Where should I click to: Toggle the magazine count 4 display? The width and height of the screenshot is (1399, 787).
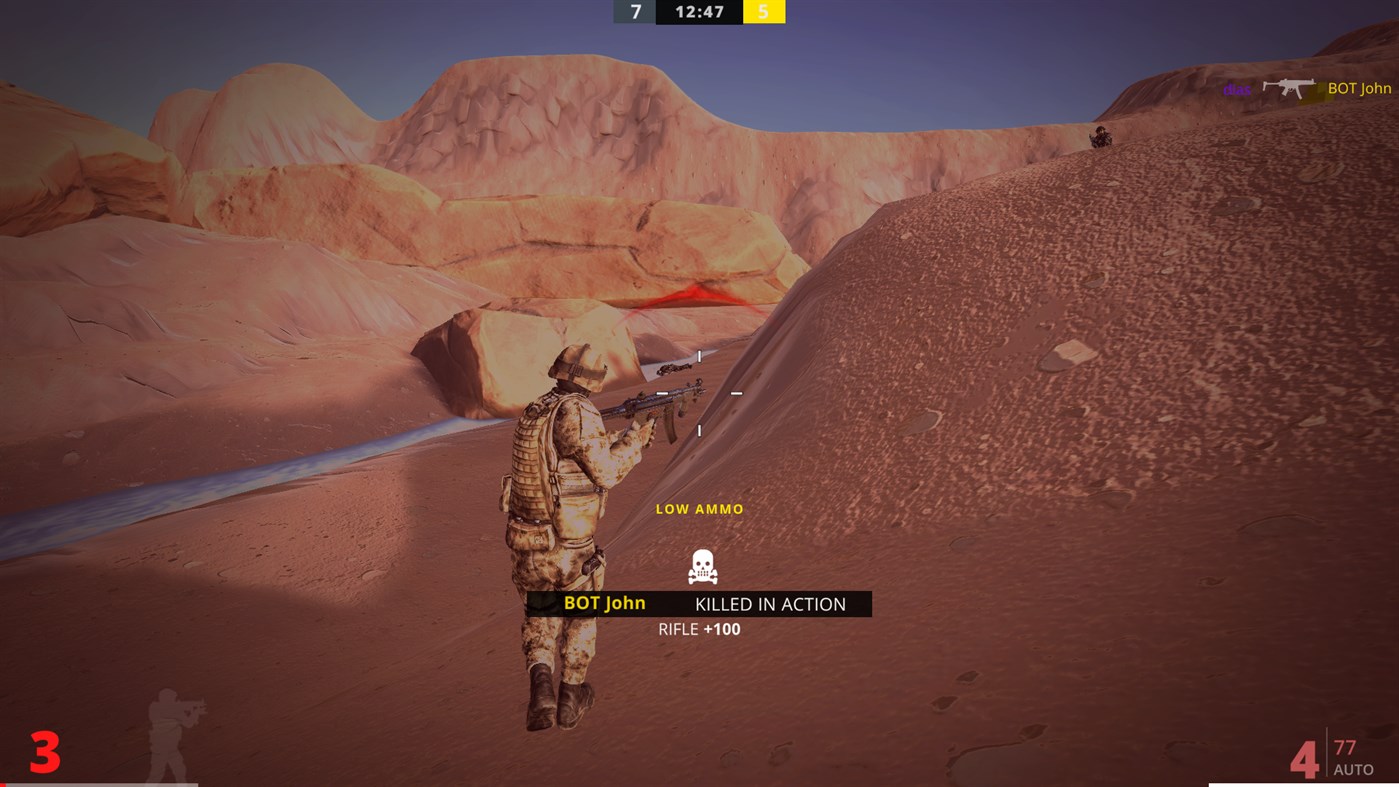click(x=1305, y=761)
